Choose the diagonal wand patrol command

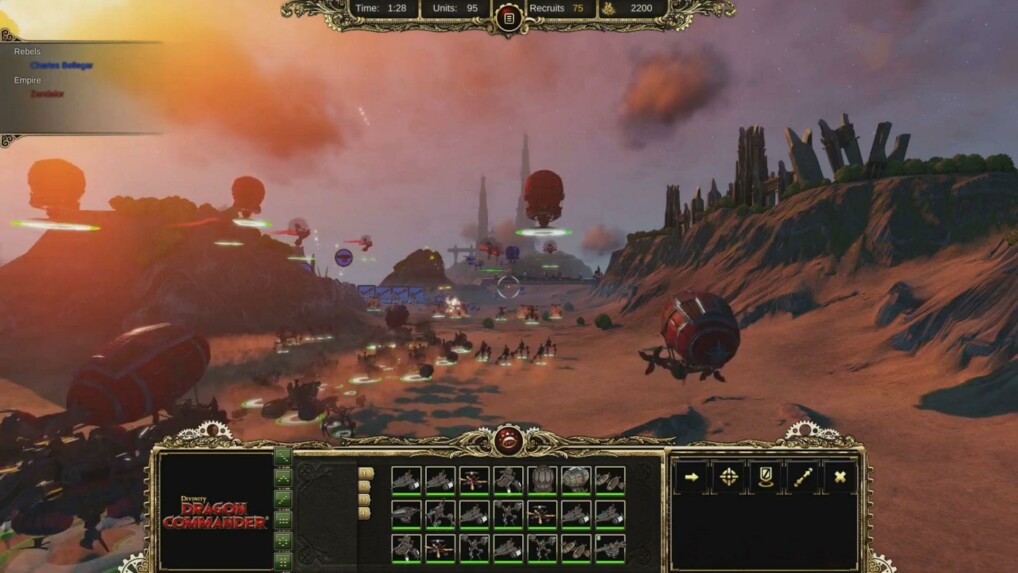[x=802, y=477]
